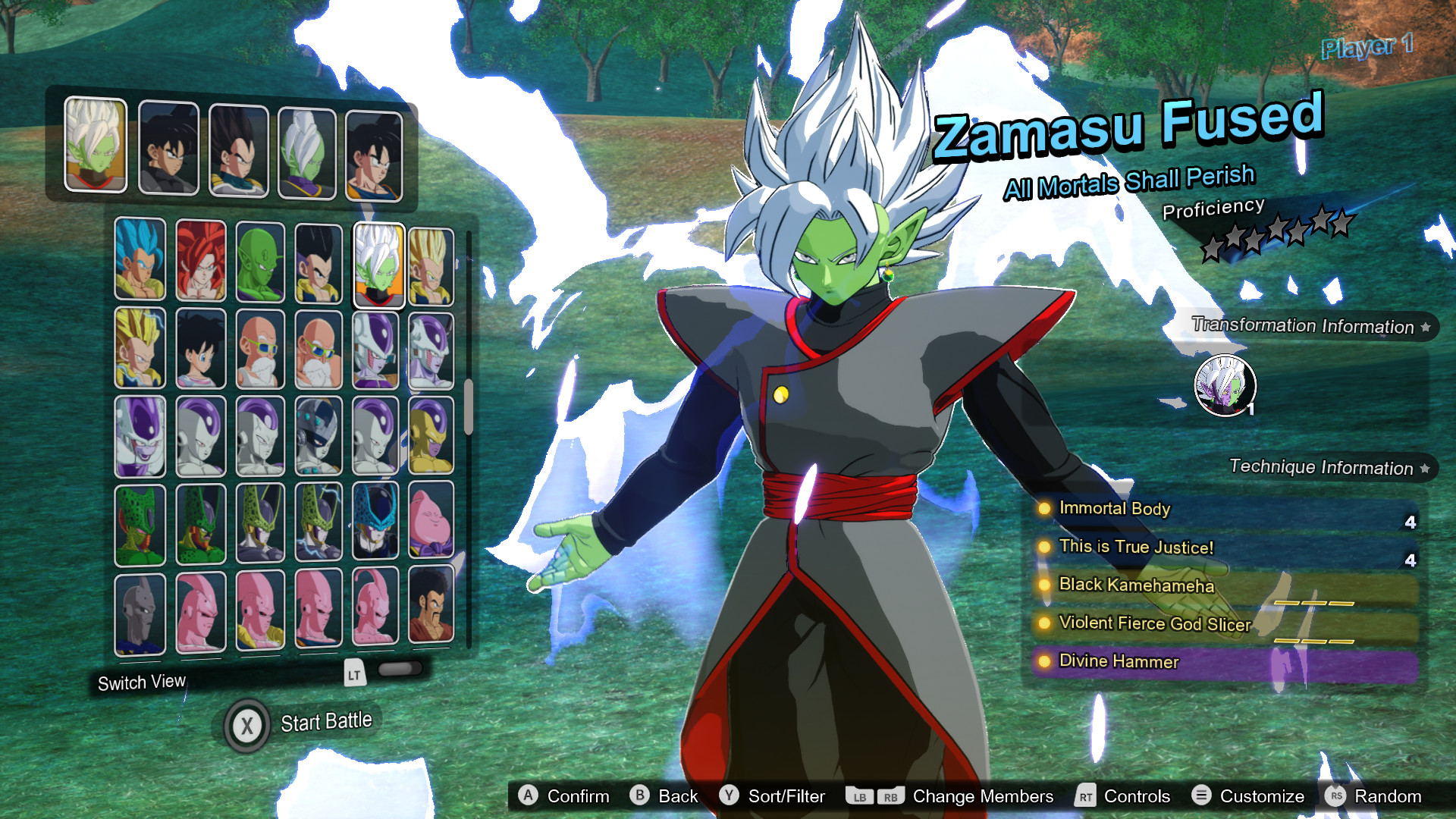Select Videl from the character roster
Viewport: 1456px width, 819px height.
click(201, 349)
